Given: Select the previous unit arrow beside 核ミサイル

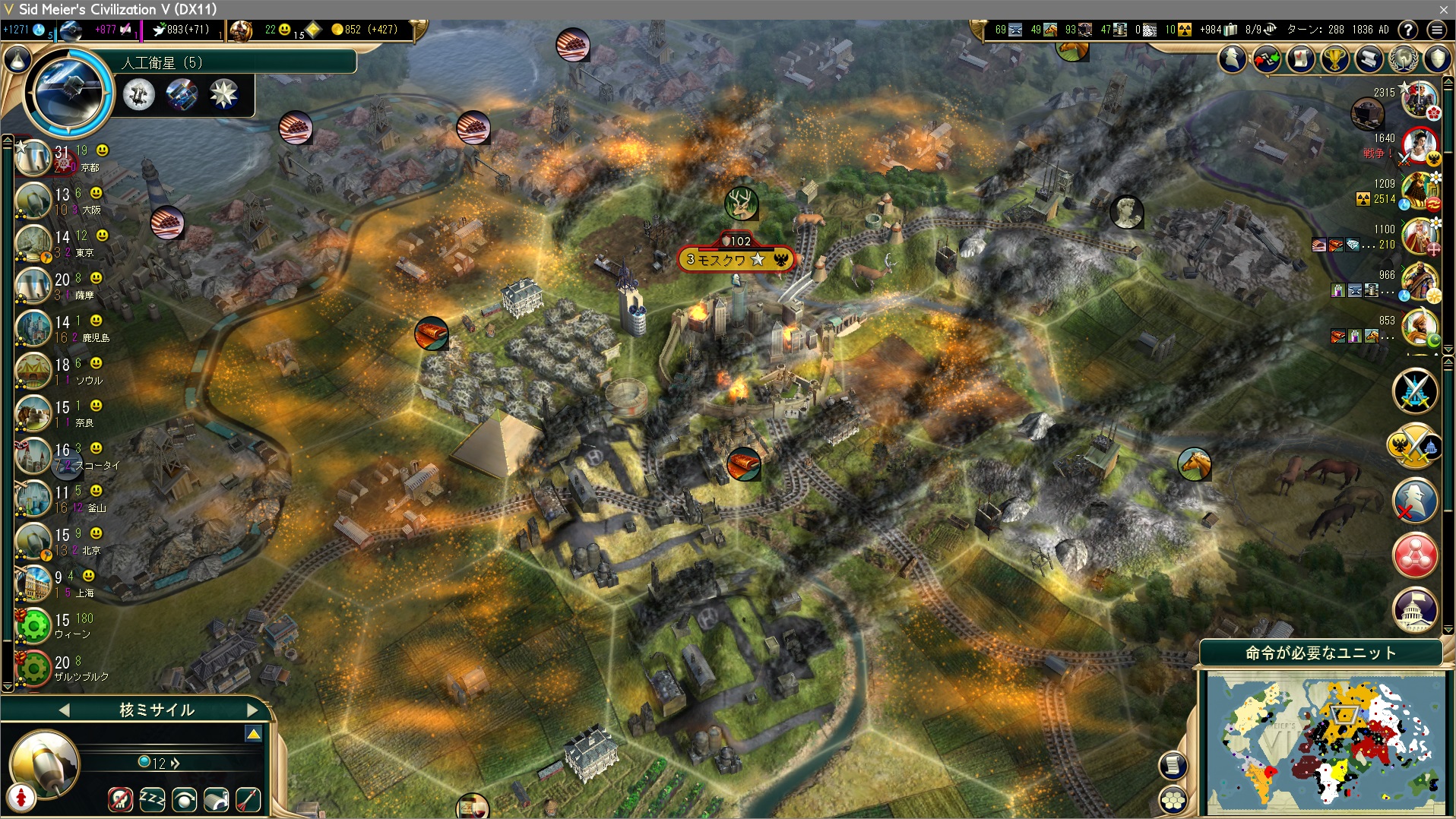Looking at the screenshot, I should [64, 710].
